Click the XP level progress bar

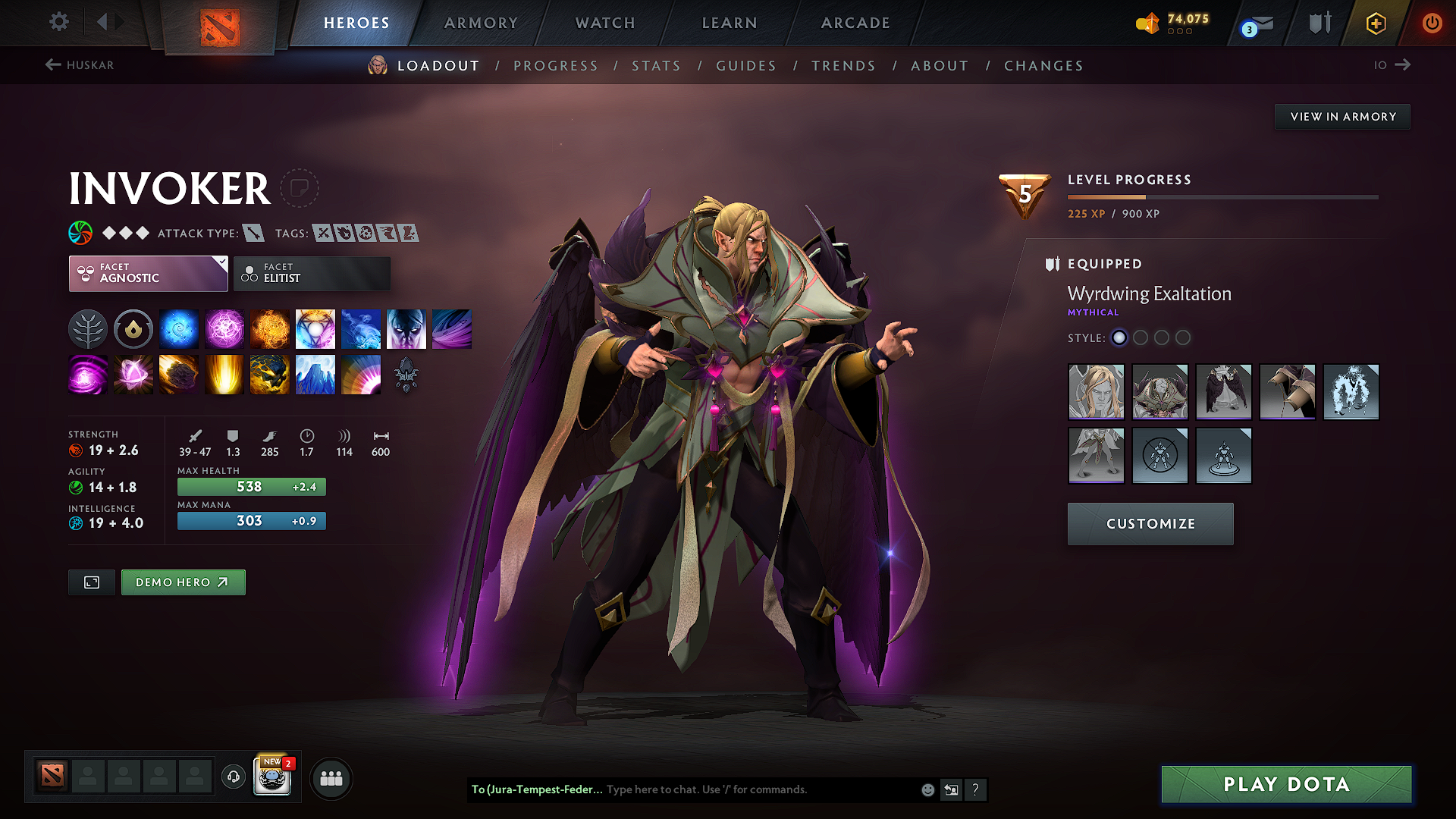(x=1222, y=196)
